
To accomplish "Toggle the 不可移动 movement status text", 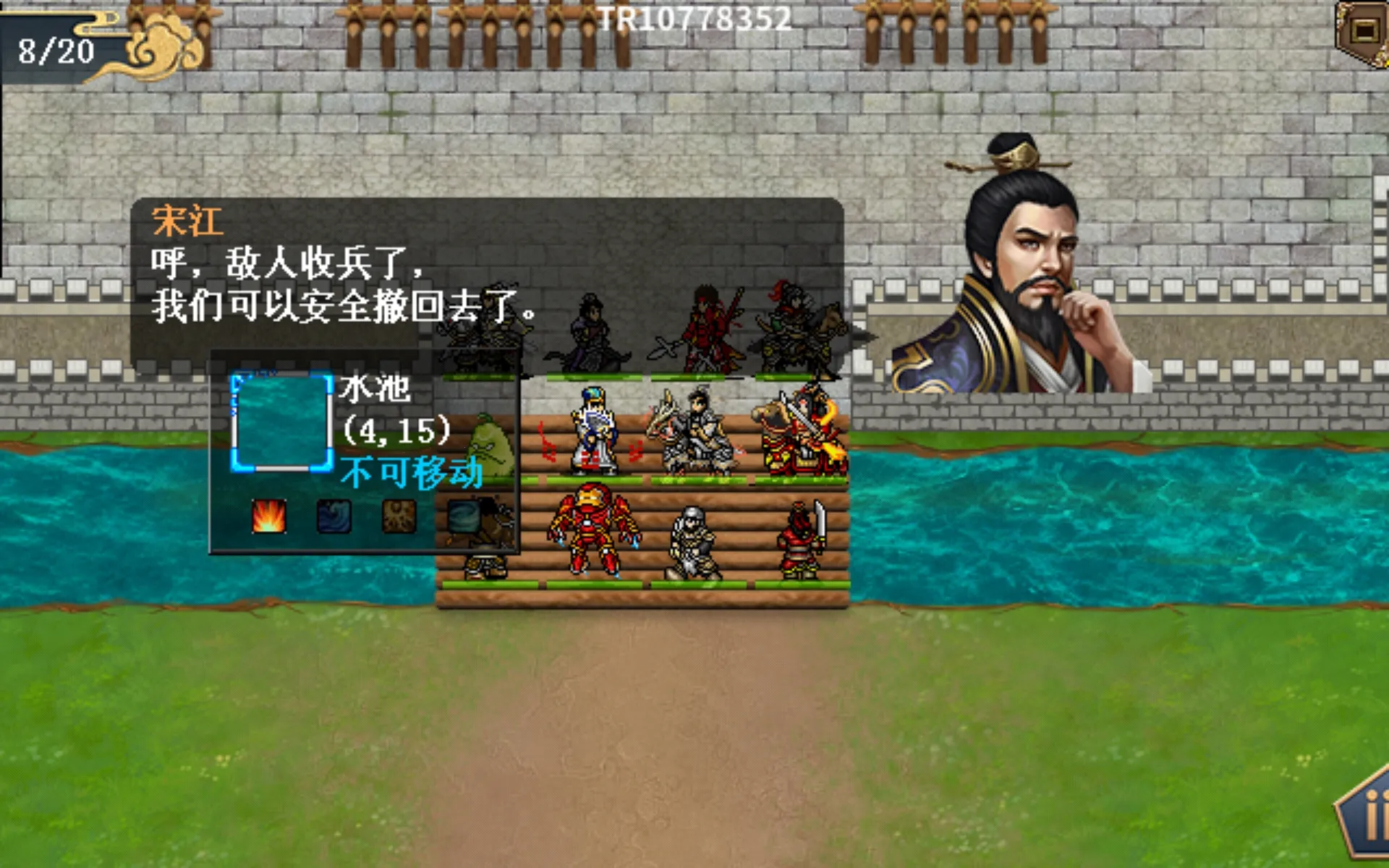I will click(x=412, y=469).
